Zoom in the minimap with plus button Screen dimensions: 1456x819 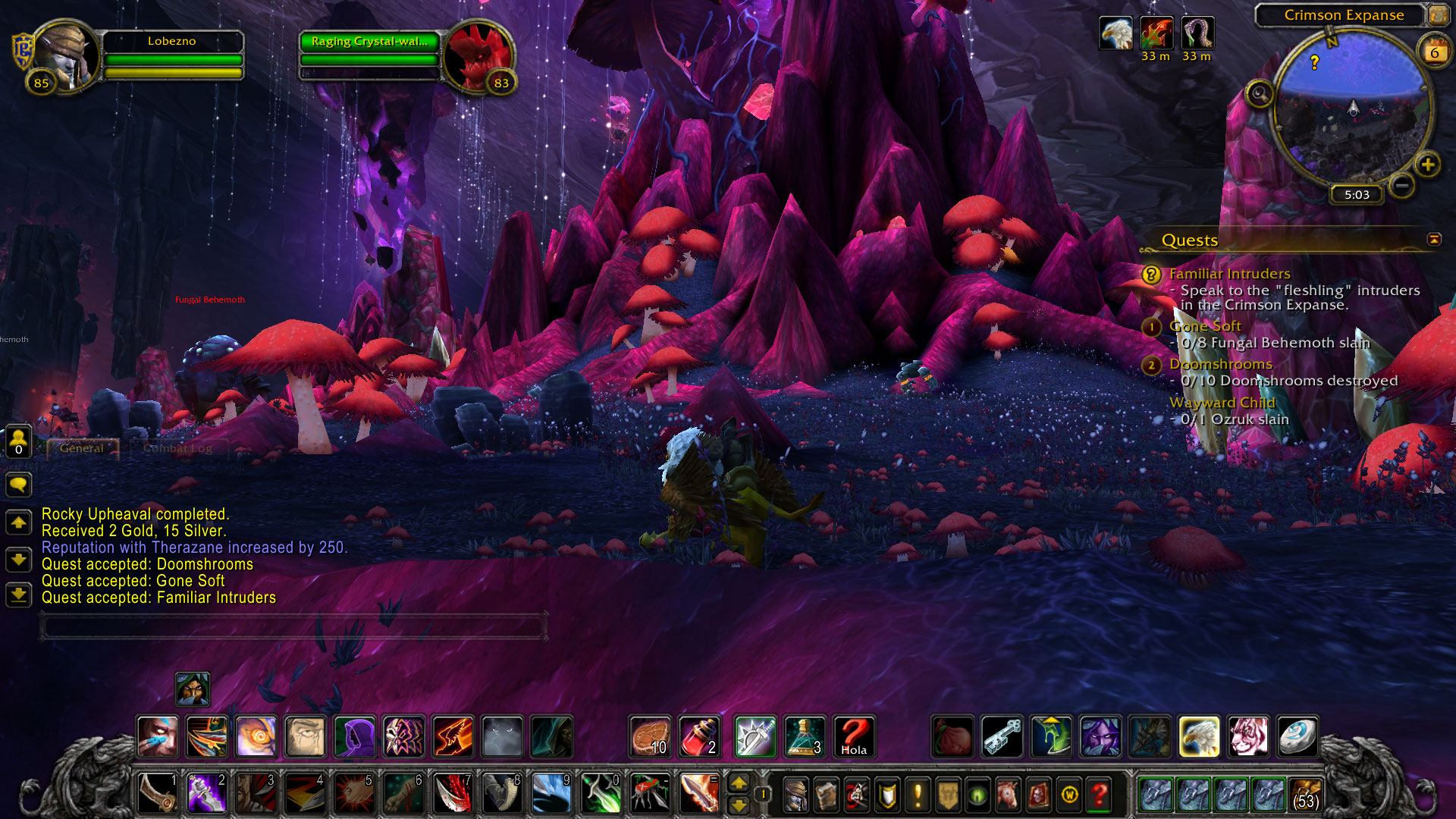coord(1428,165)
